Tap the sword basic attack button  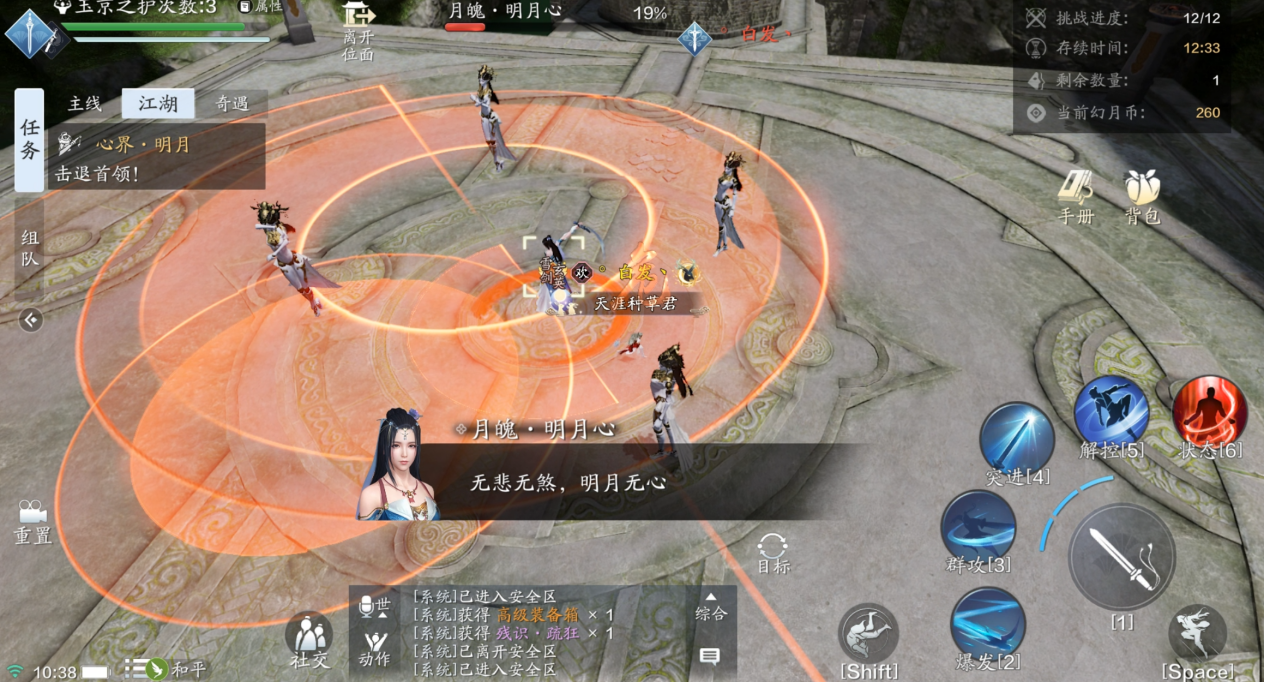point(1121,556)
